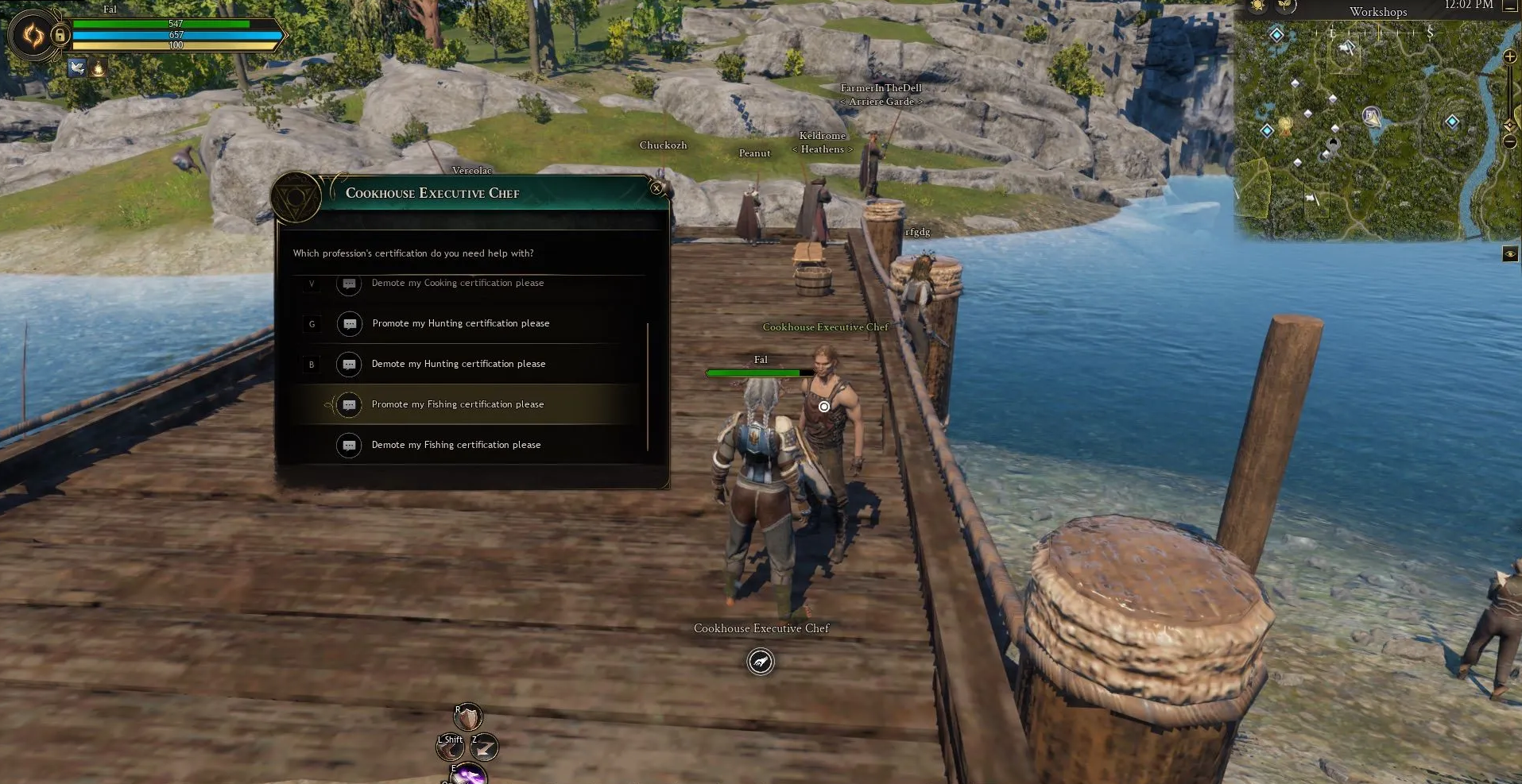Use the zigzag arrow dodge ability
This screenshot has width=1522, height=784.
click(484, 747)
